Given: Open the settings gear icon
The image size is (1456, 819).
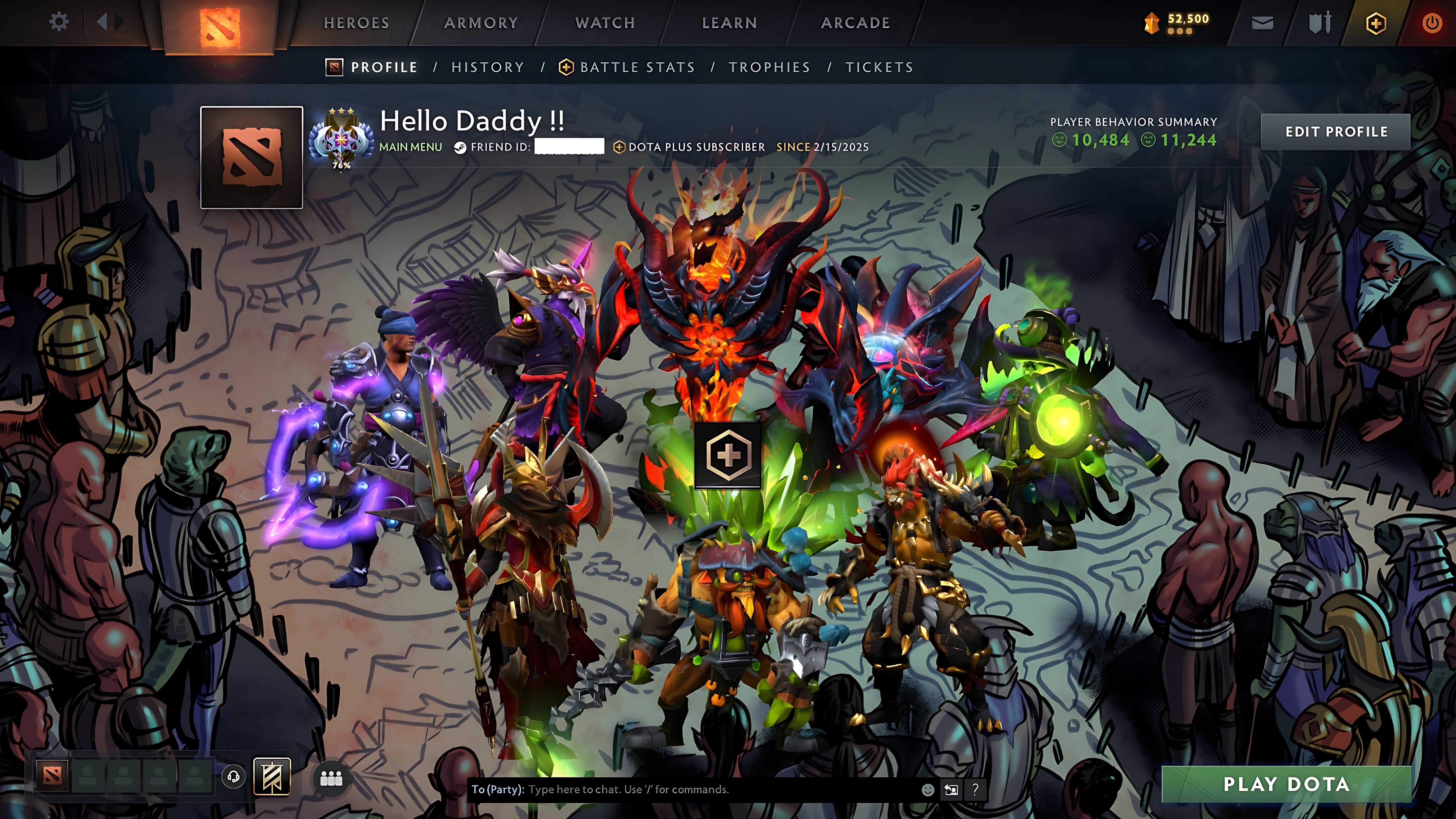Looking at the screenshot, I should coord(59,22).
